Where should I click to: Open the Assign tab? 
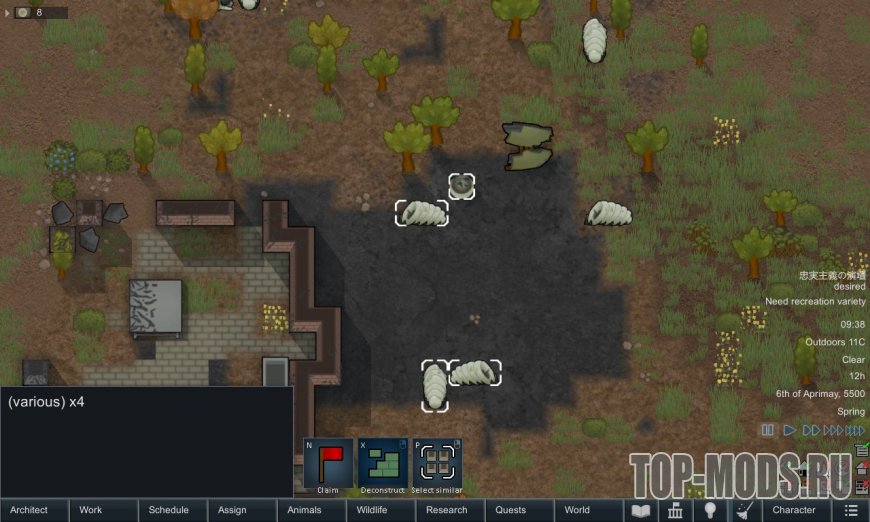(x=242, y=510)
